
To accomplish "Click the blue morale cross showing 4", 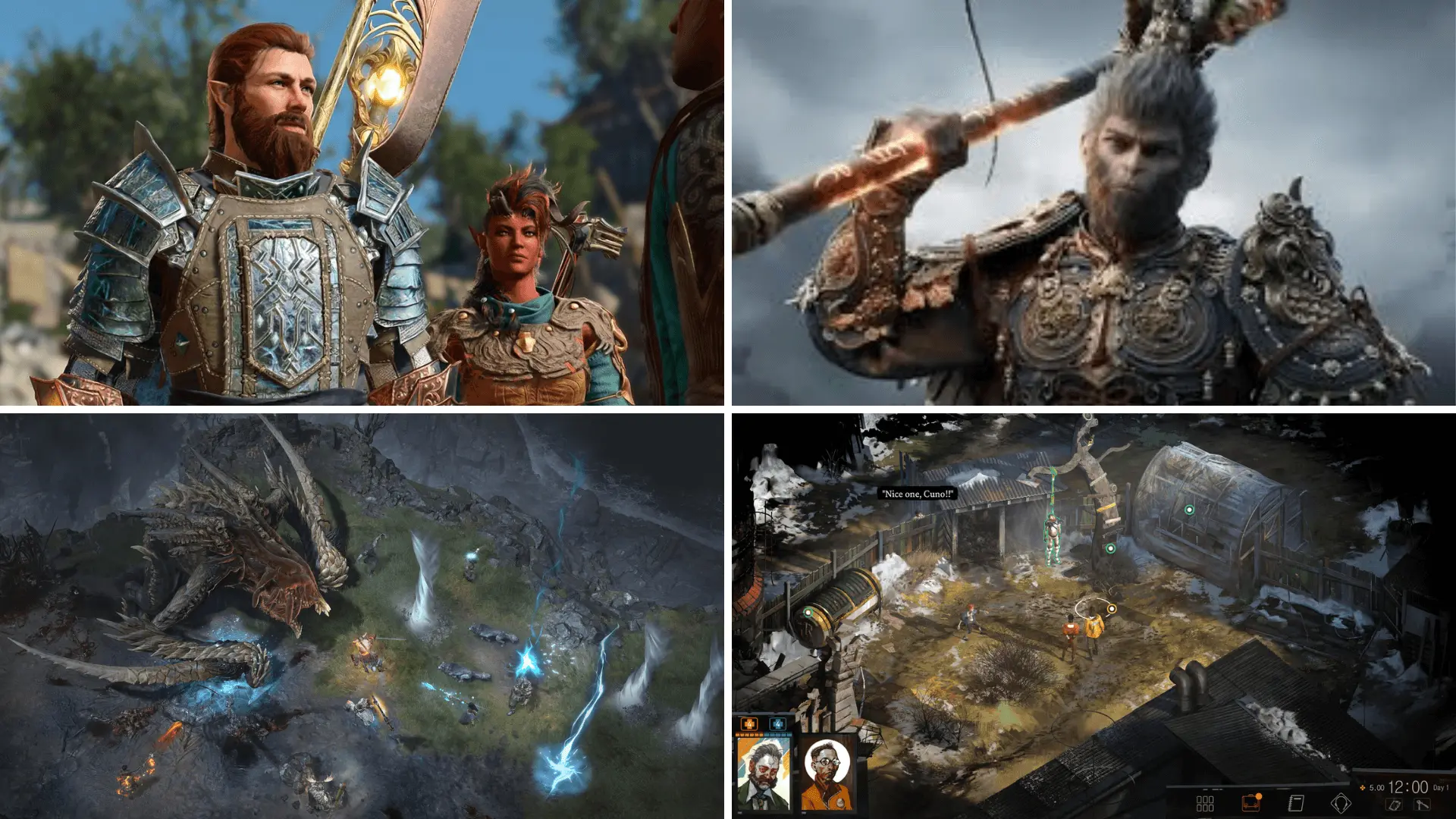I will [x=778, y=724].
